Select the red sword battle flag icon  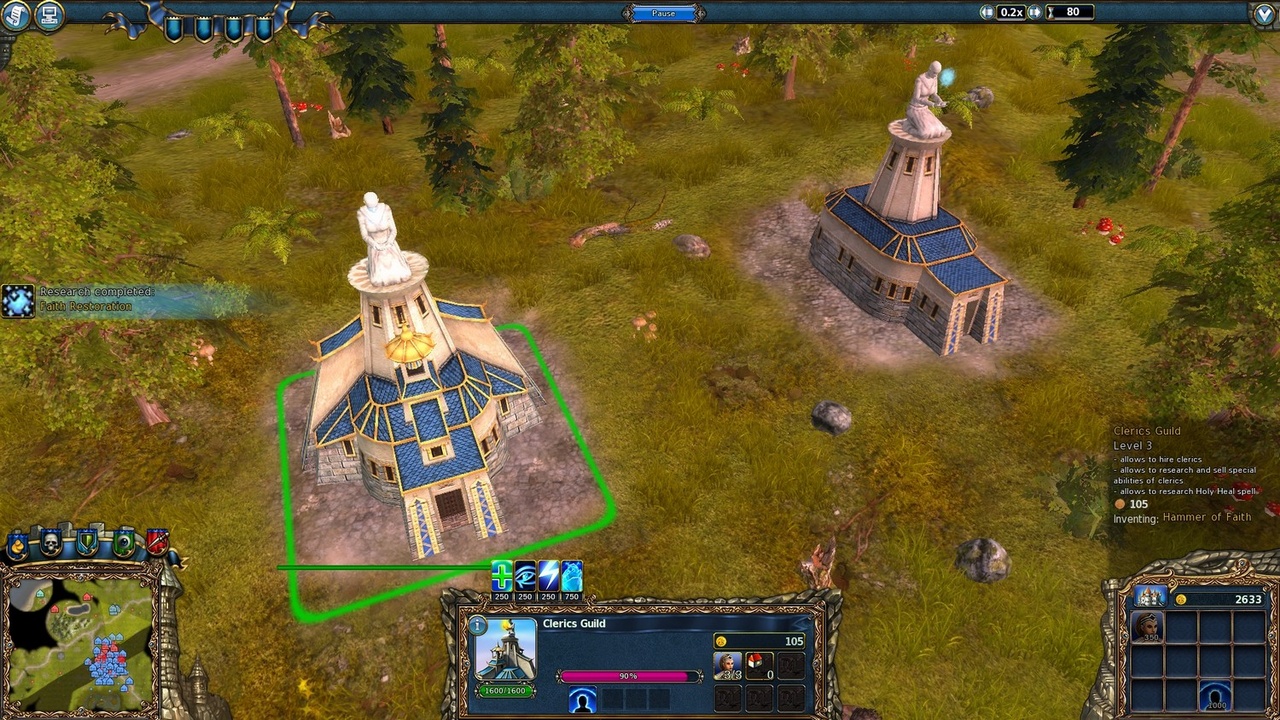pos(158,540)
